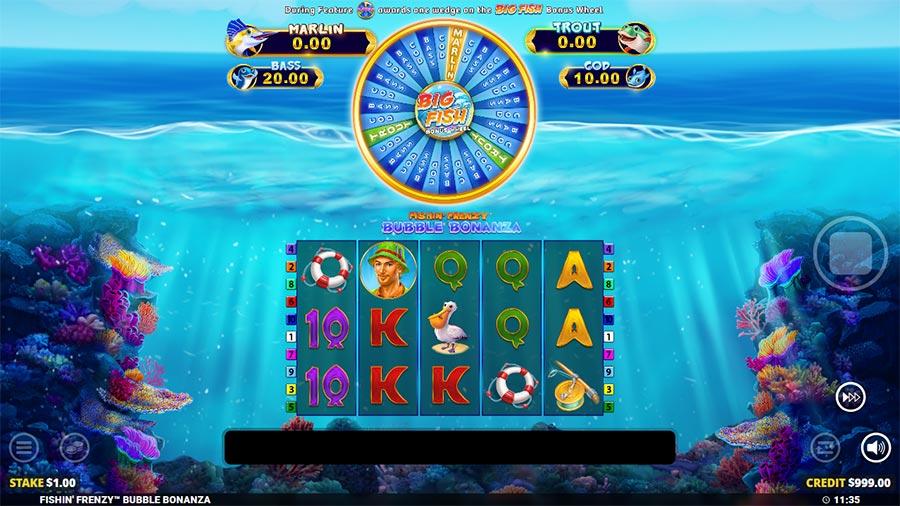Toggle the fast-forward turbo spin button
This screenshot has height=506, width=900.
850,397
